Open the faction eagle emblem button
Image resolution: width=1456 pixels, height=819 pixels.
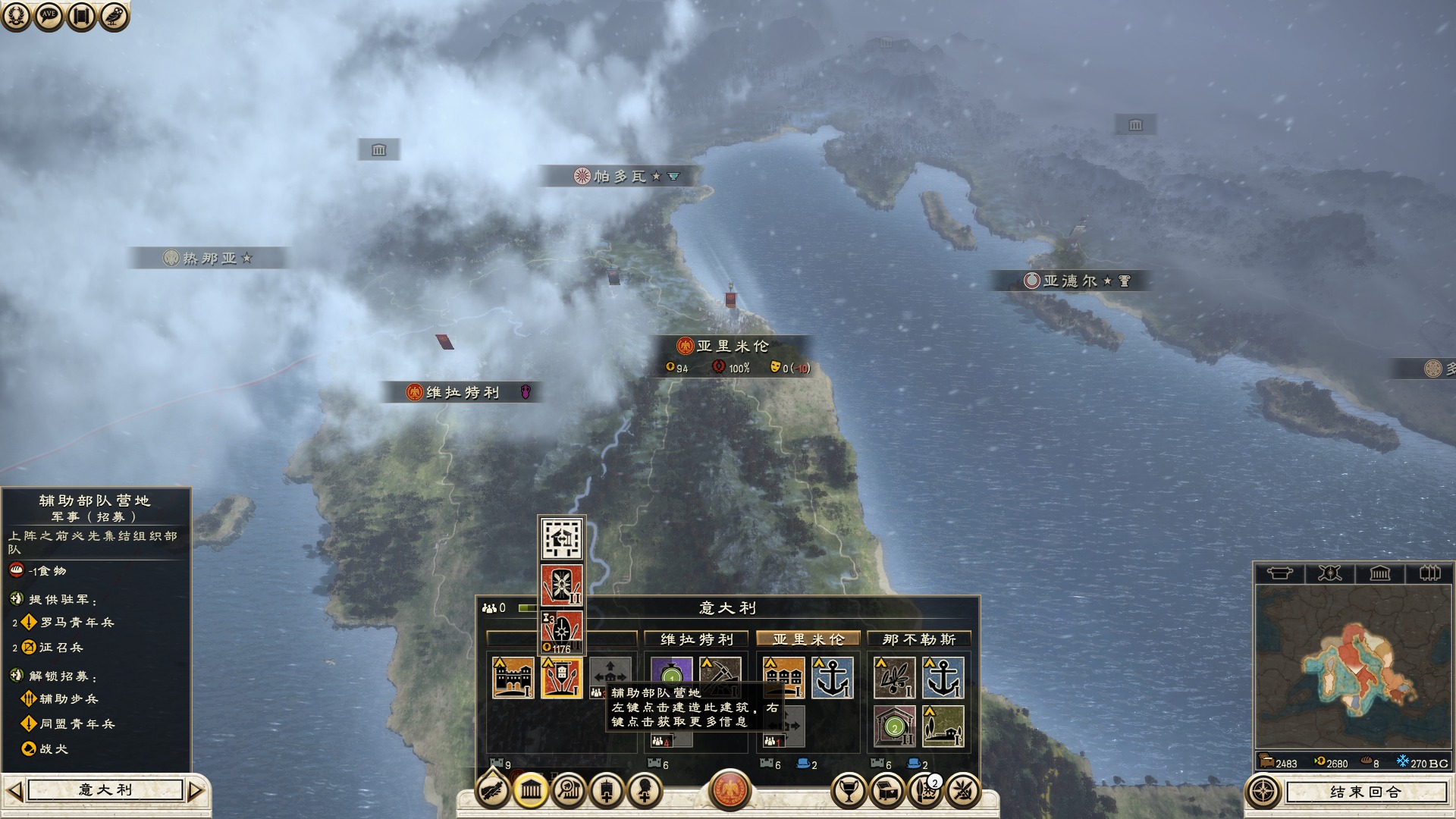(x=730, y=790)
